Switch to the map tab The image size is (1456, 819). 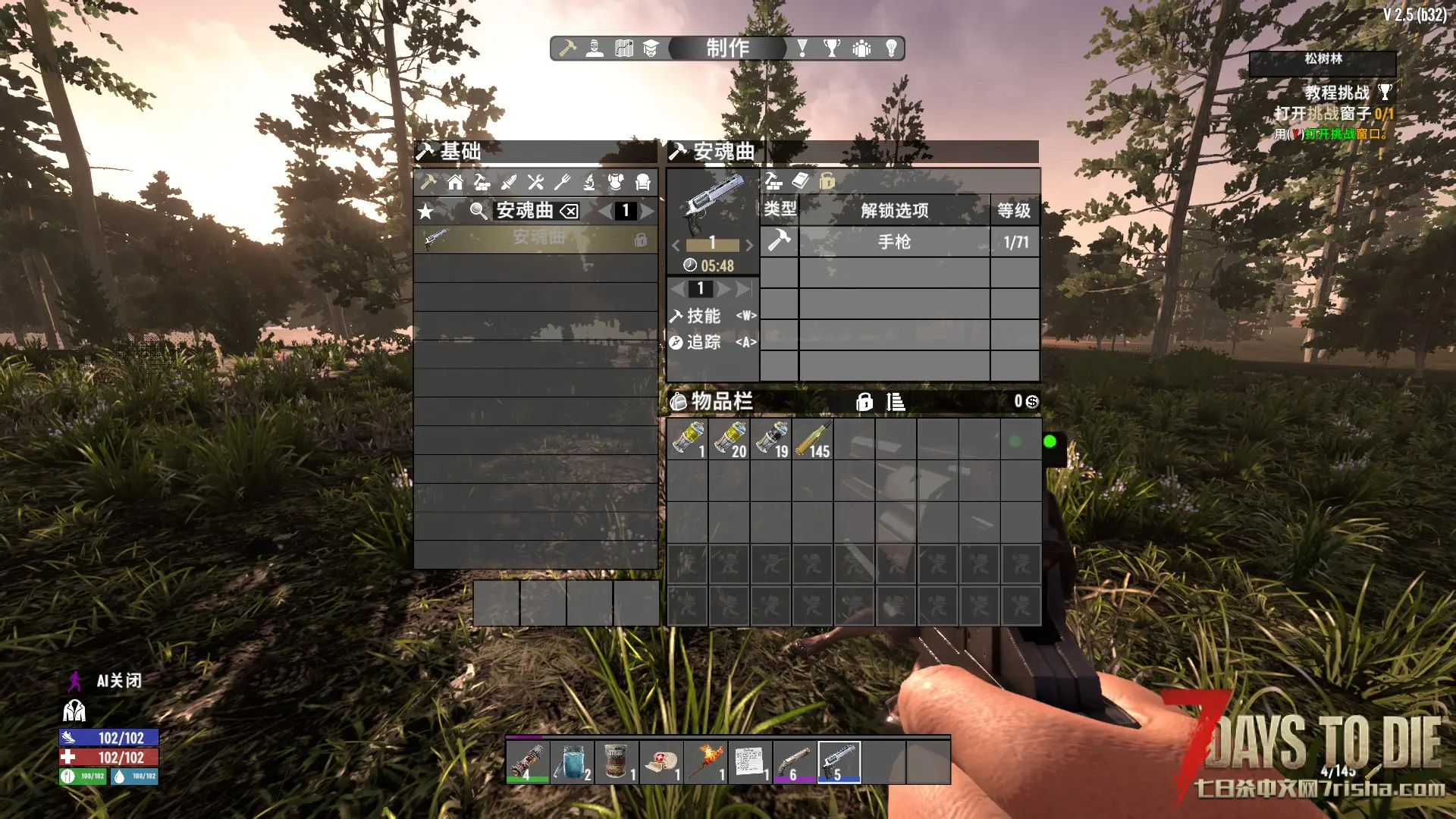(623, 49)
